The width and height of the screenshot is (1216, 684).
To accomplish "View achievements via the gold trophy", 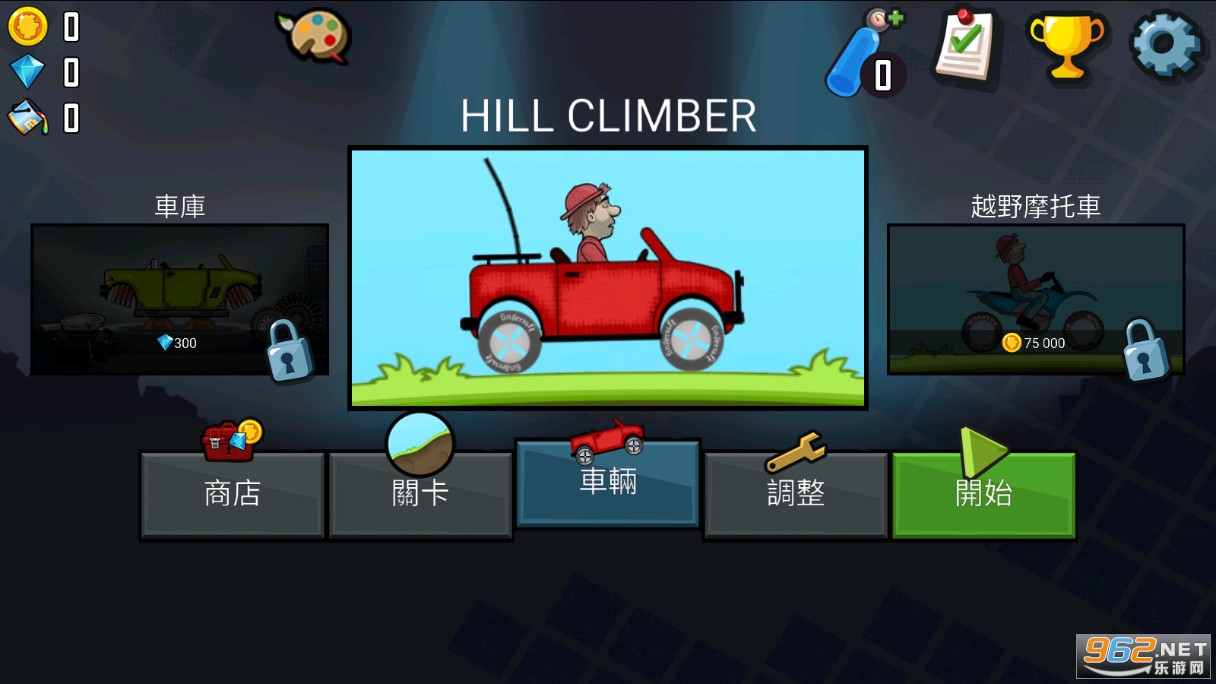I will point(1067,45).
